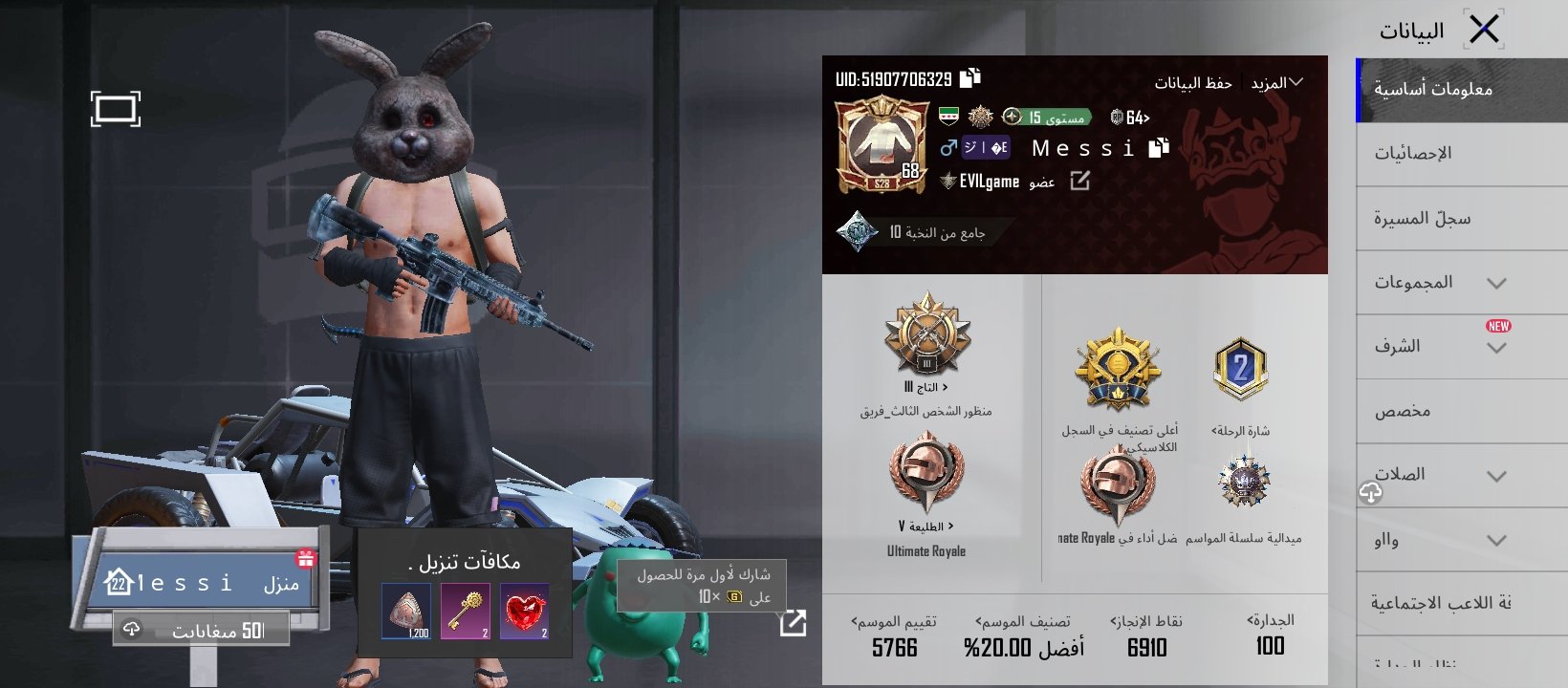Edit the EVILgame clan with the pencil icon

click(1079, 182)
